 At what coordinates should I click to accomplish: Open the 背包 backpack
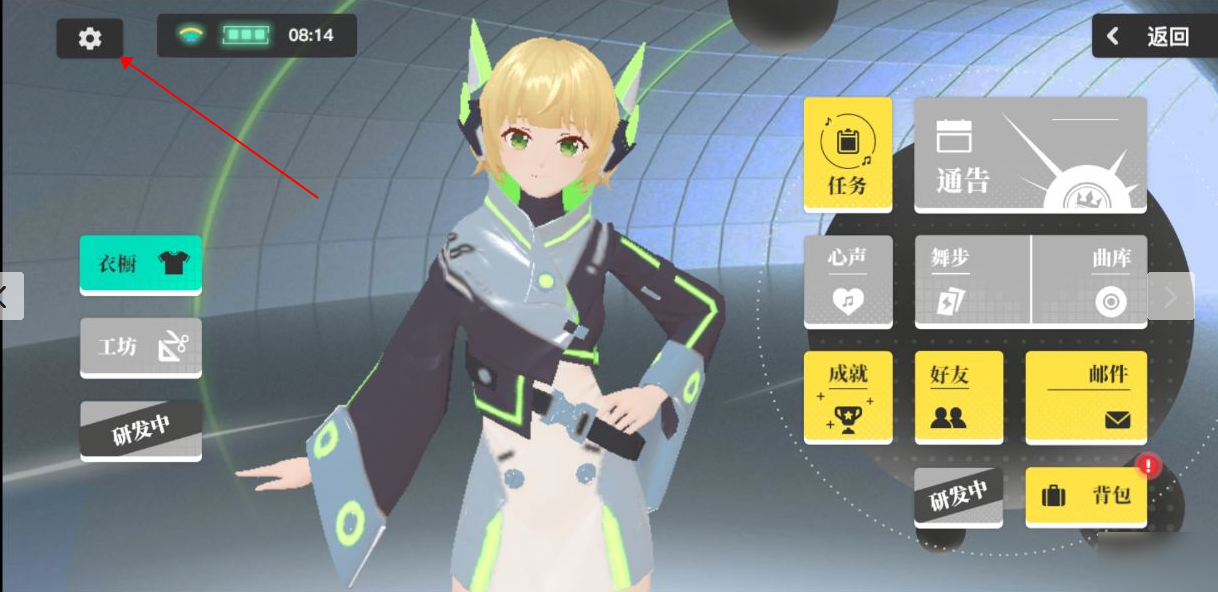click(1086, 495)
